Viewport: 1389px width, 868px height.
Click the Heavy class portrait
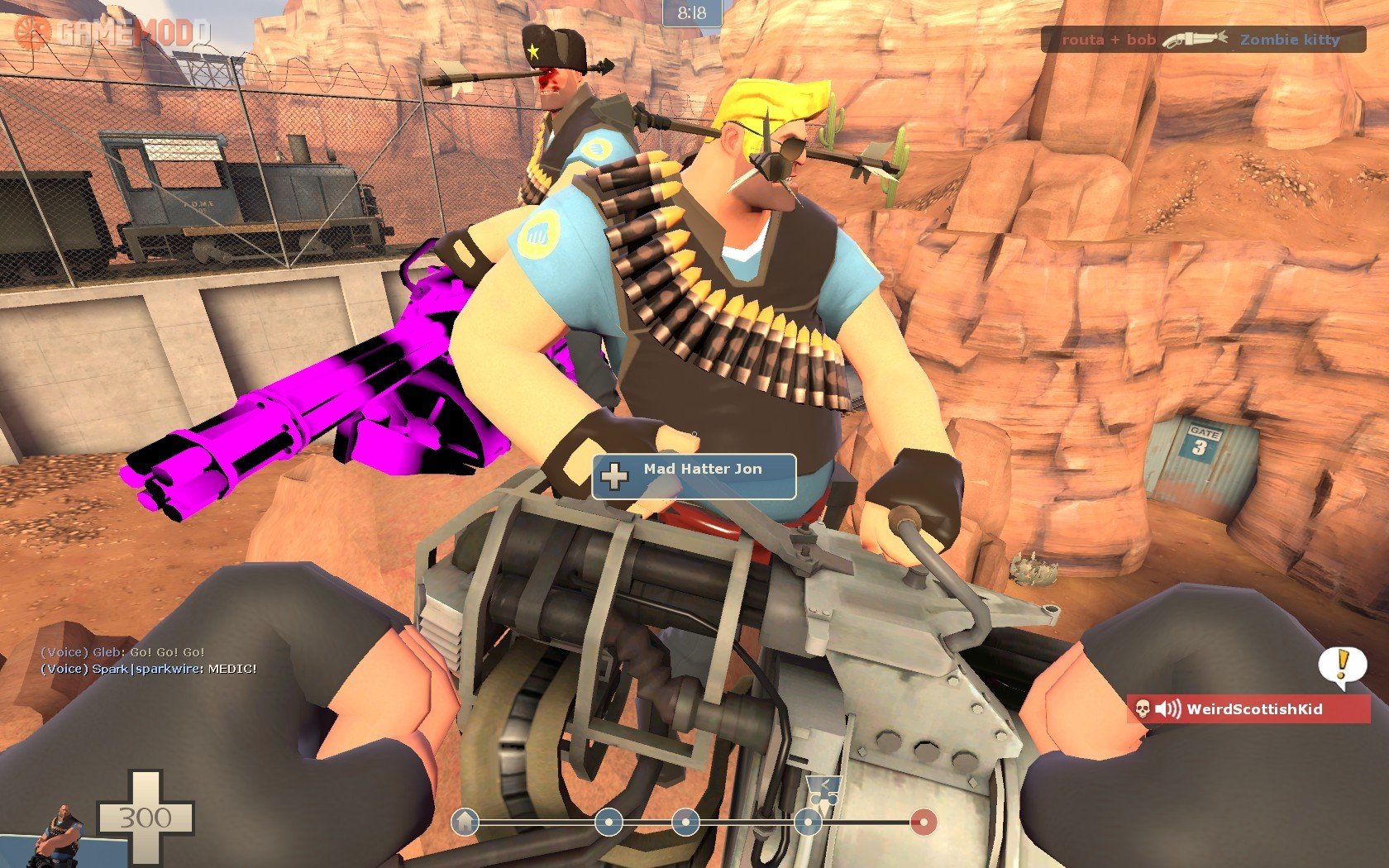point(60,831)
